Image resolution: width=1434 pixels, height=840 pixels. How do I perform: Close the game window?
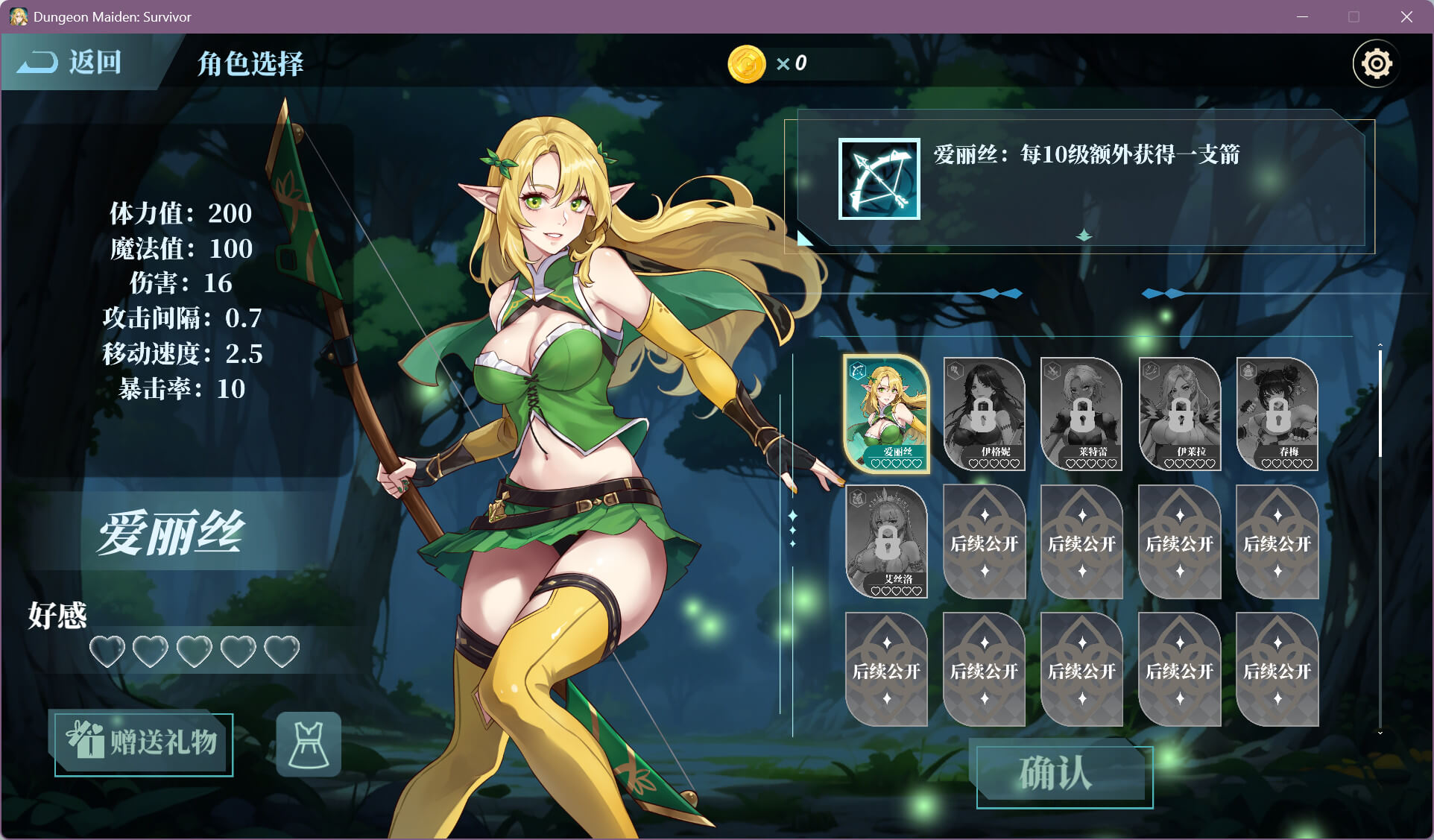point(1406,16)
